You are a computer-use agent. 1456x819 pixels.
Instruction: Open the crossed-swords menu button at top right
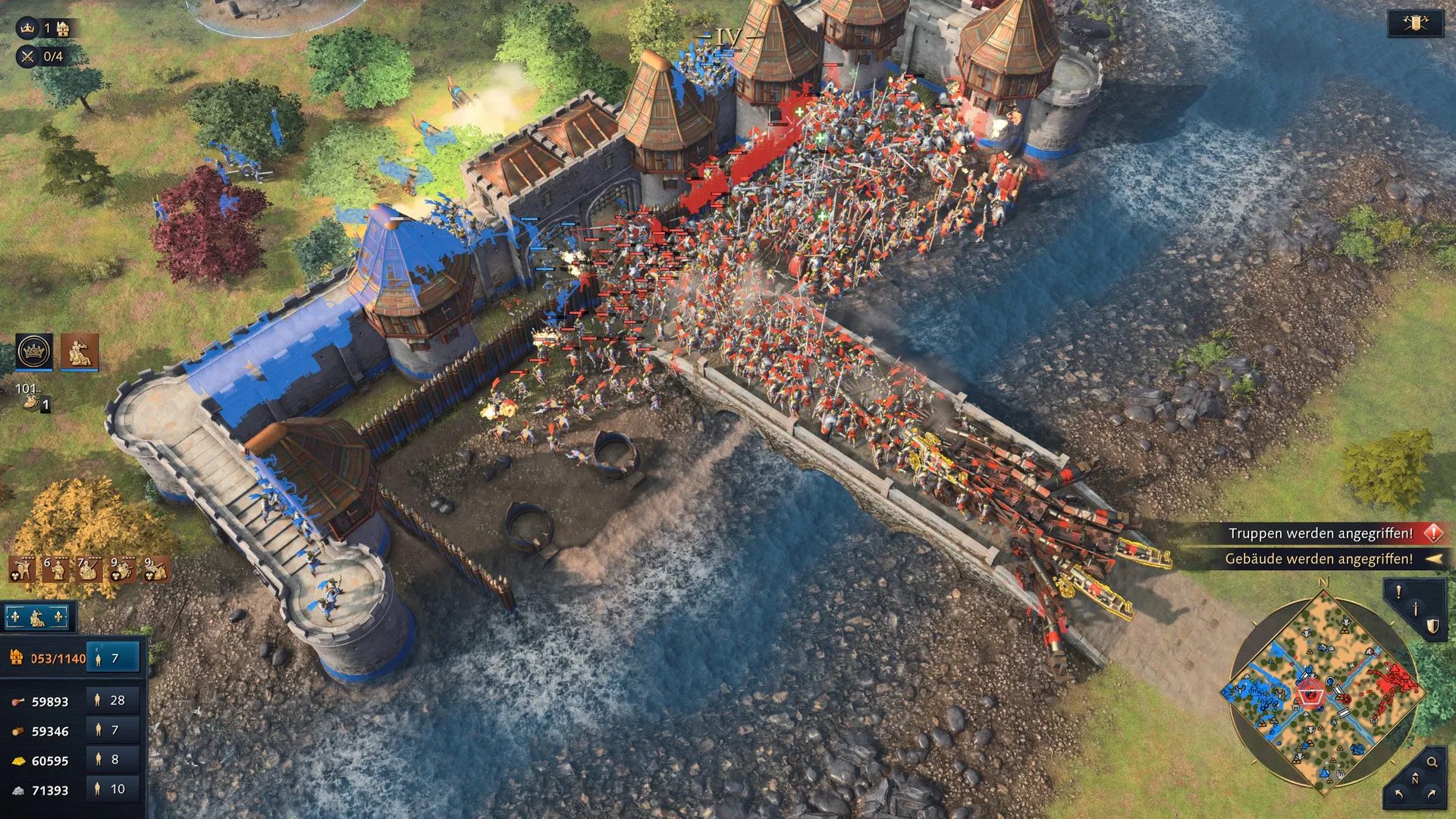pos(1414,24)
